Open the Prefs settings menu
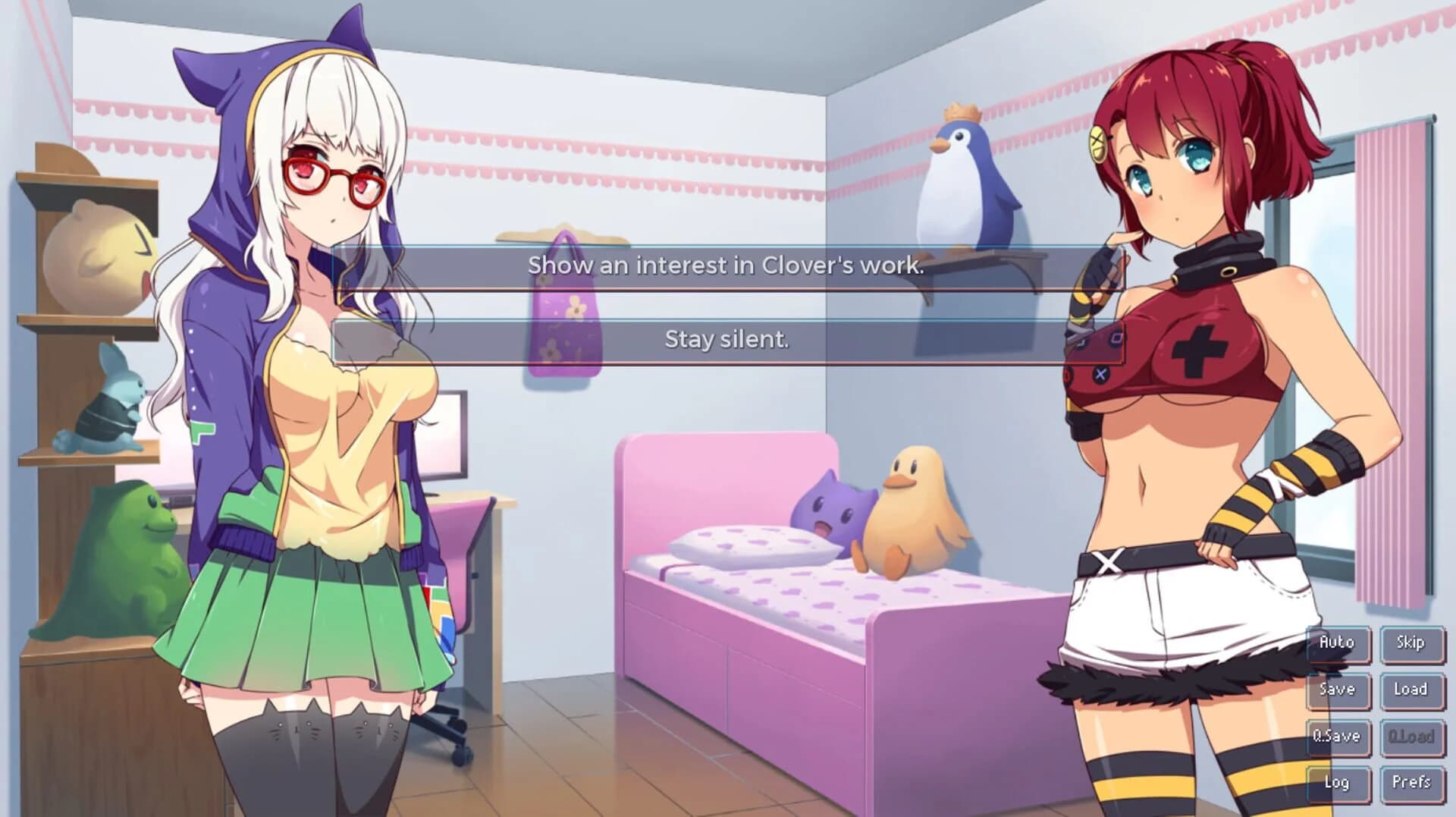 [1410, 781]
